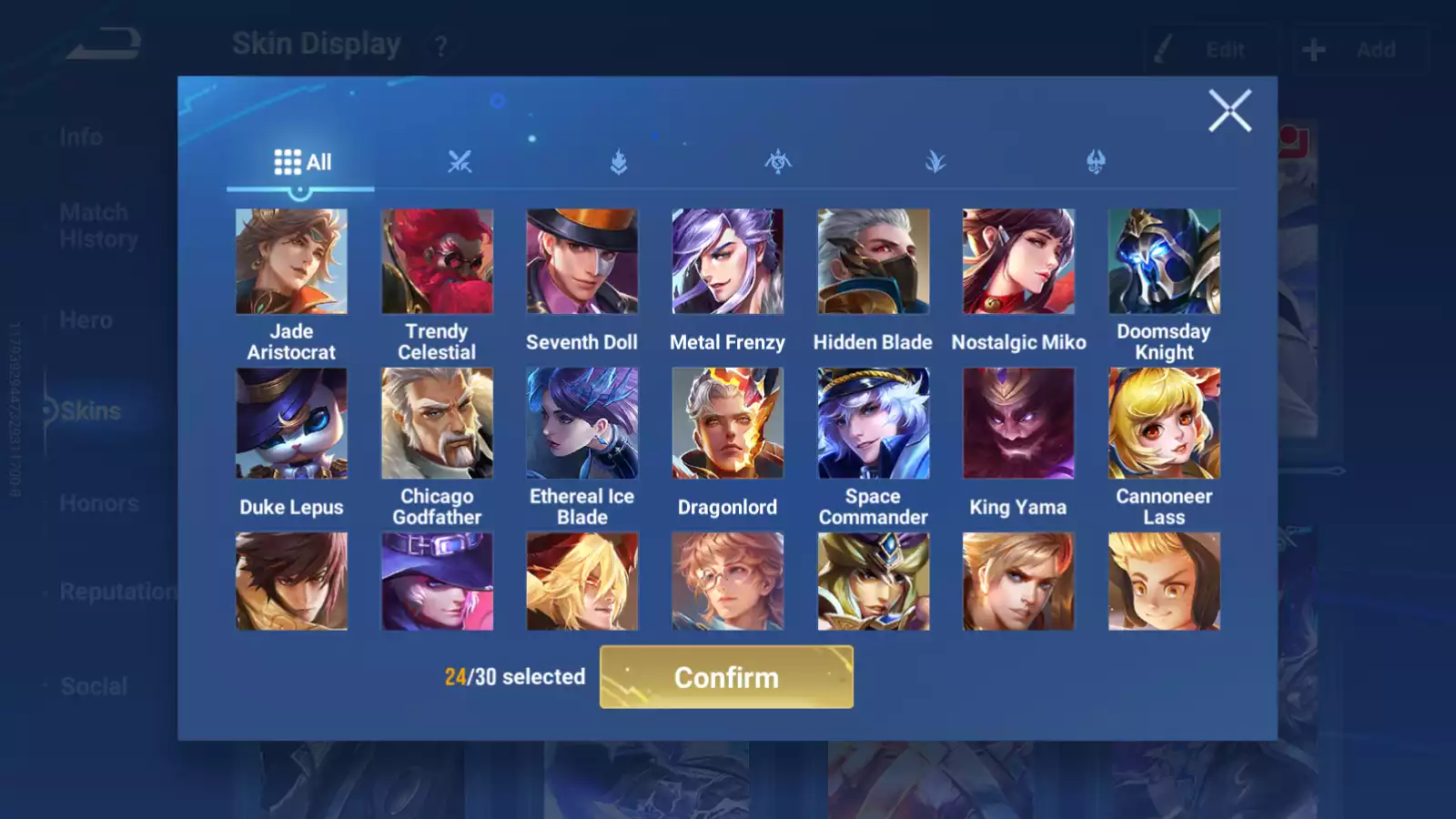
Task: Select the Metal Frenzy skin
Action: [x=727, y=262]
